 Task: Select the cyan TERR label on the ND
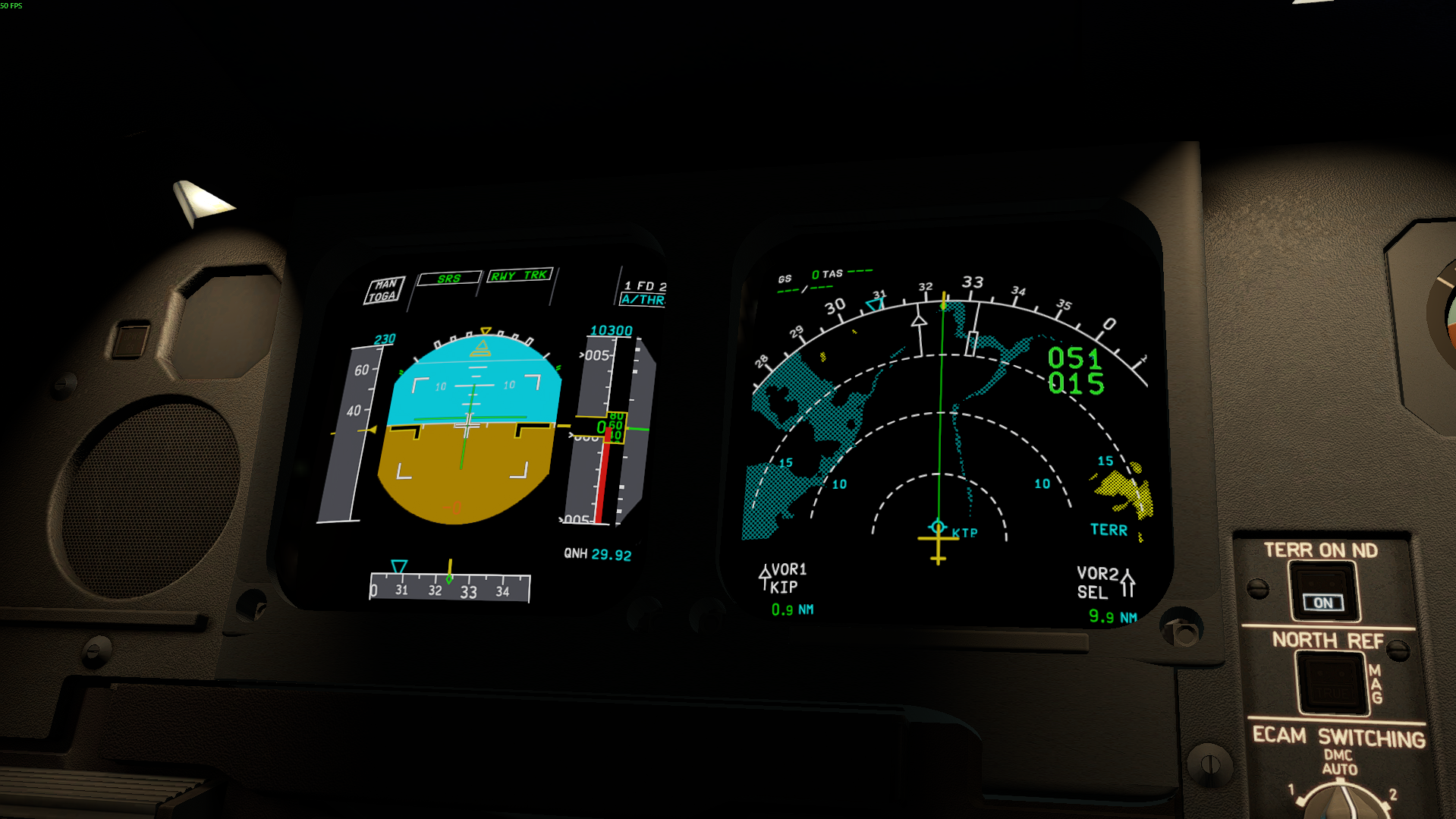pyautogui.click(x=1110, y=530)
